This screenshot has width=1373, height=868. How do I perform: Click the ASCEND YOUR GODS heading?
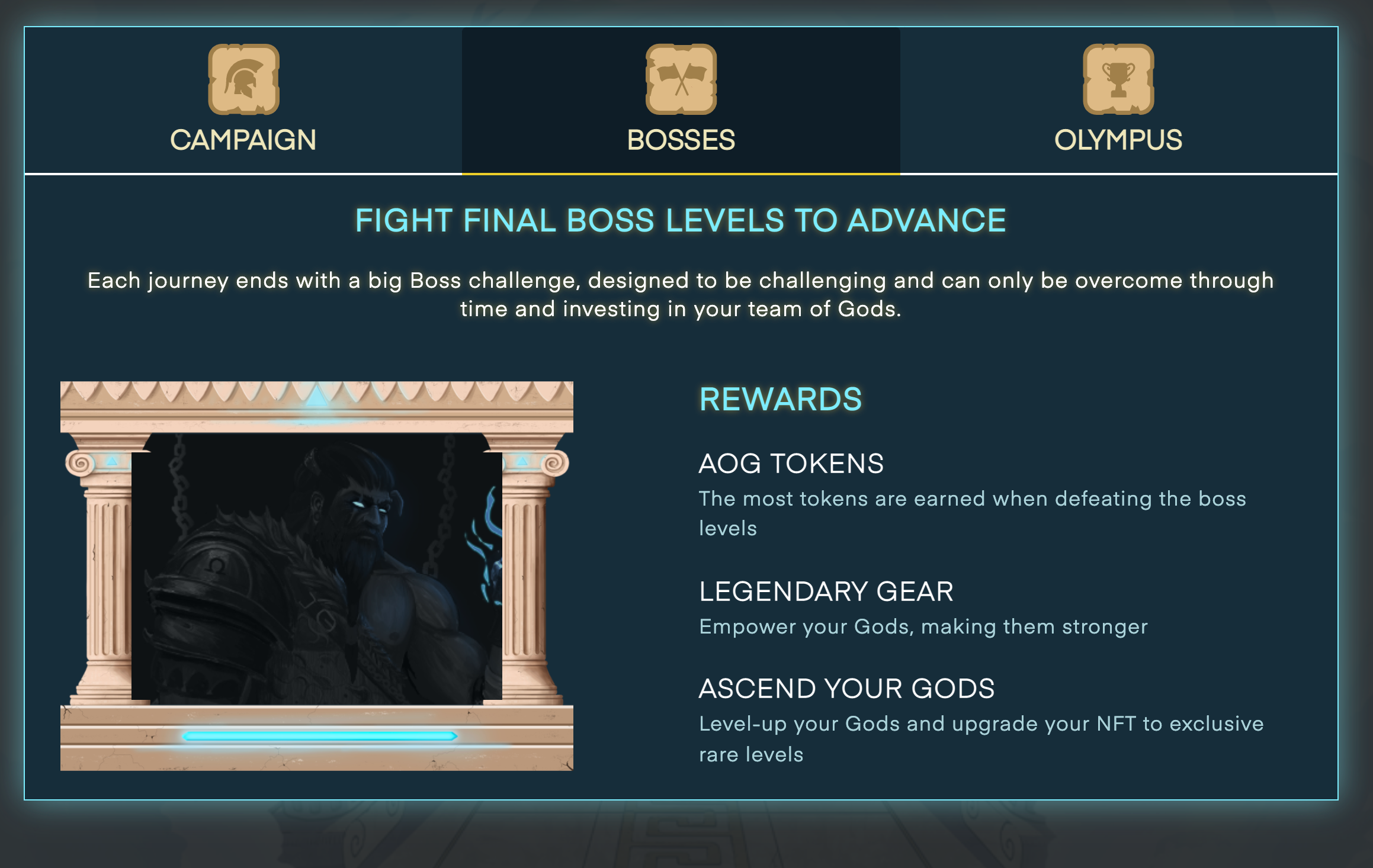point(847,689)
